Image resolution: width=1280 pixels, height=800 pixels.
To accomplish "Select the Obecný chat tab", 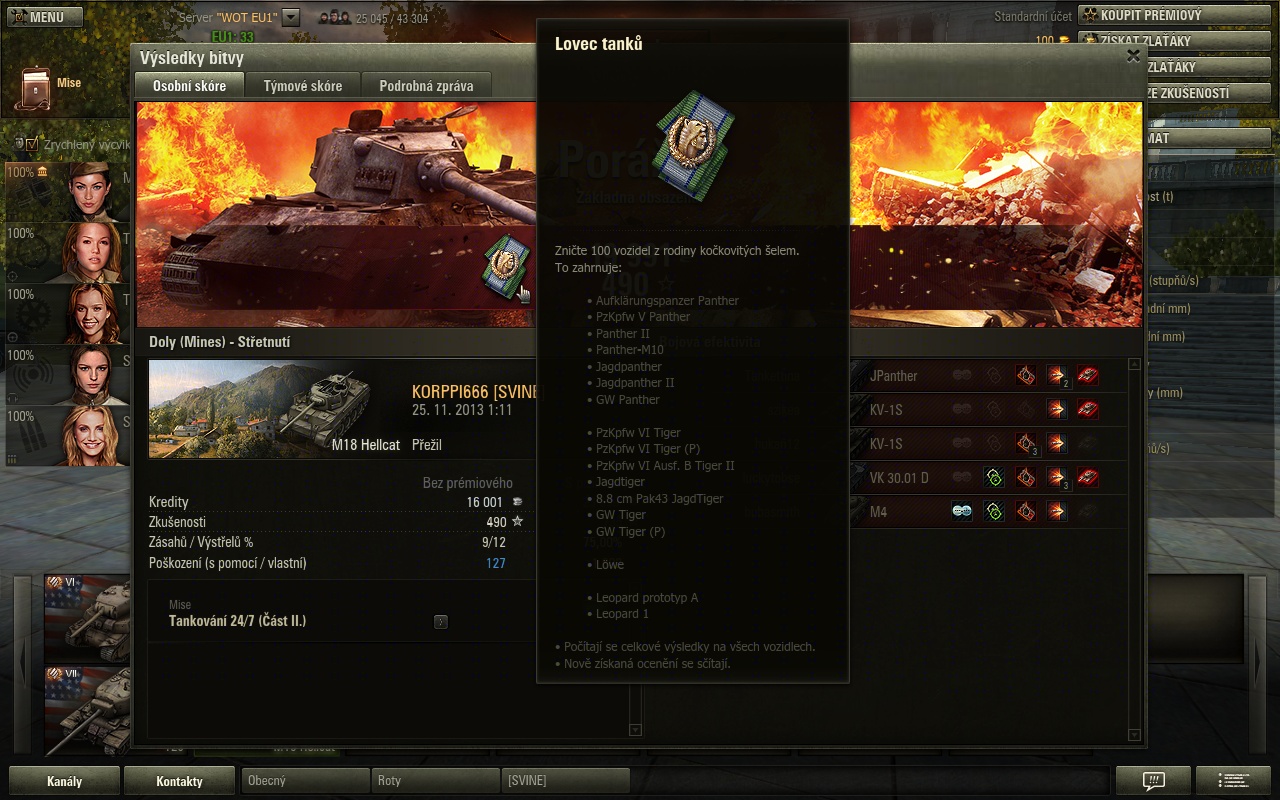I will click(x=304, y=781).
